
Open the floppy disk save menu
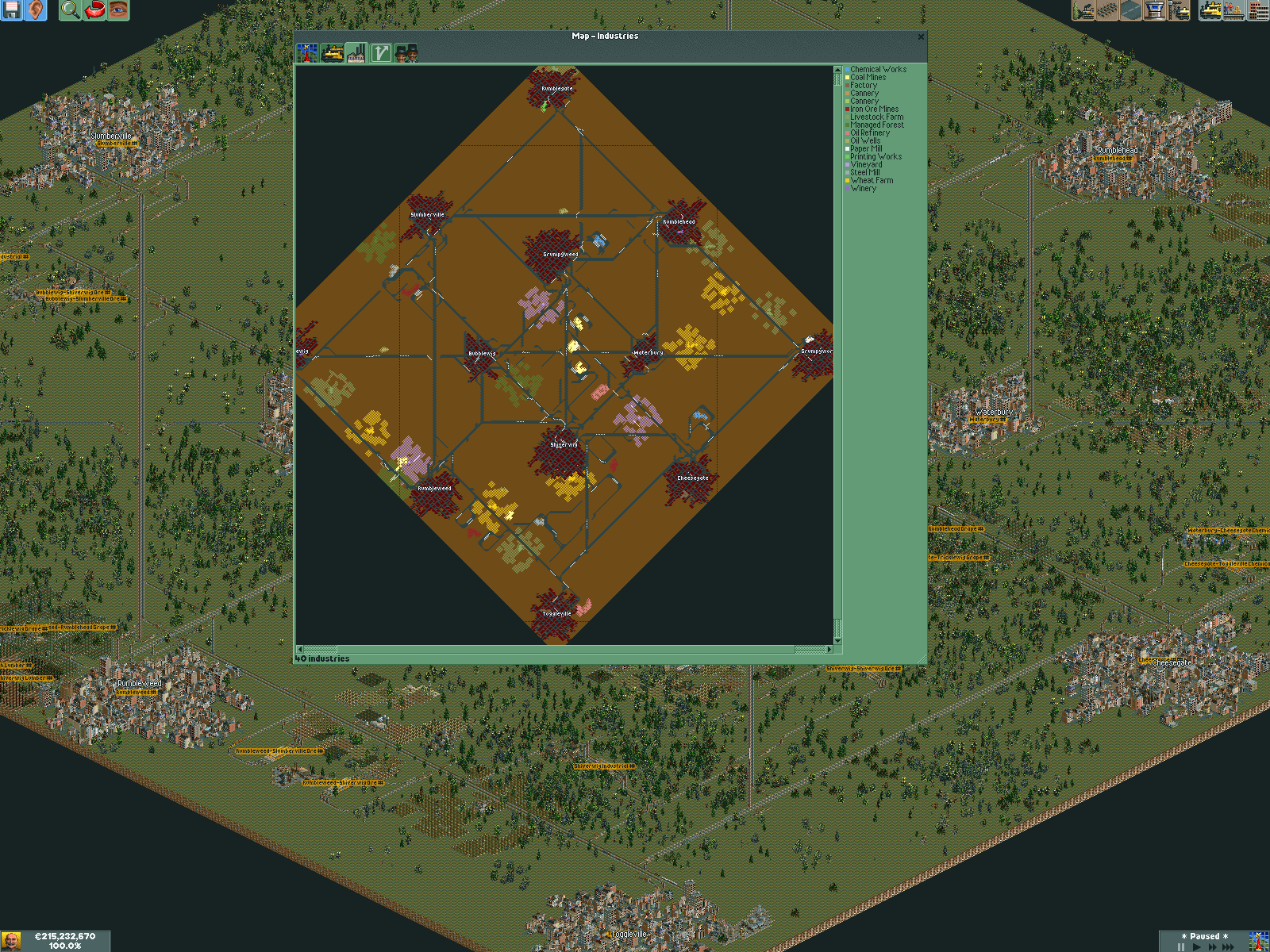point(12,10)
